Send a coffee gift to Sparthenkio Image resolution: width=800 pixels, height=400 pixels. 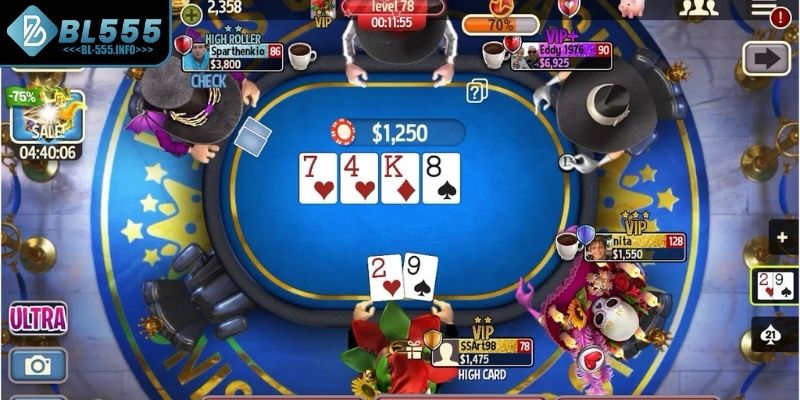tap(302, 55)
